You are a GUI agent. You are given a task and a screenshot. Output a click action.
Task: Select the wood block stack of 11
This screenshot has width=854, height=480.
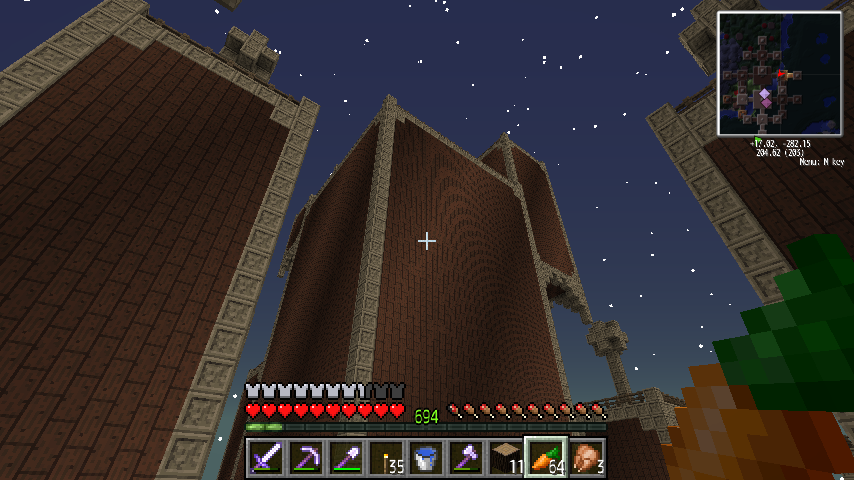coord(506,458)
